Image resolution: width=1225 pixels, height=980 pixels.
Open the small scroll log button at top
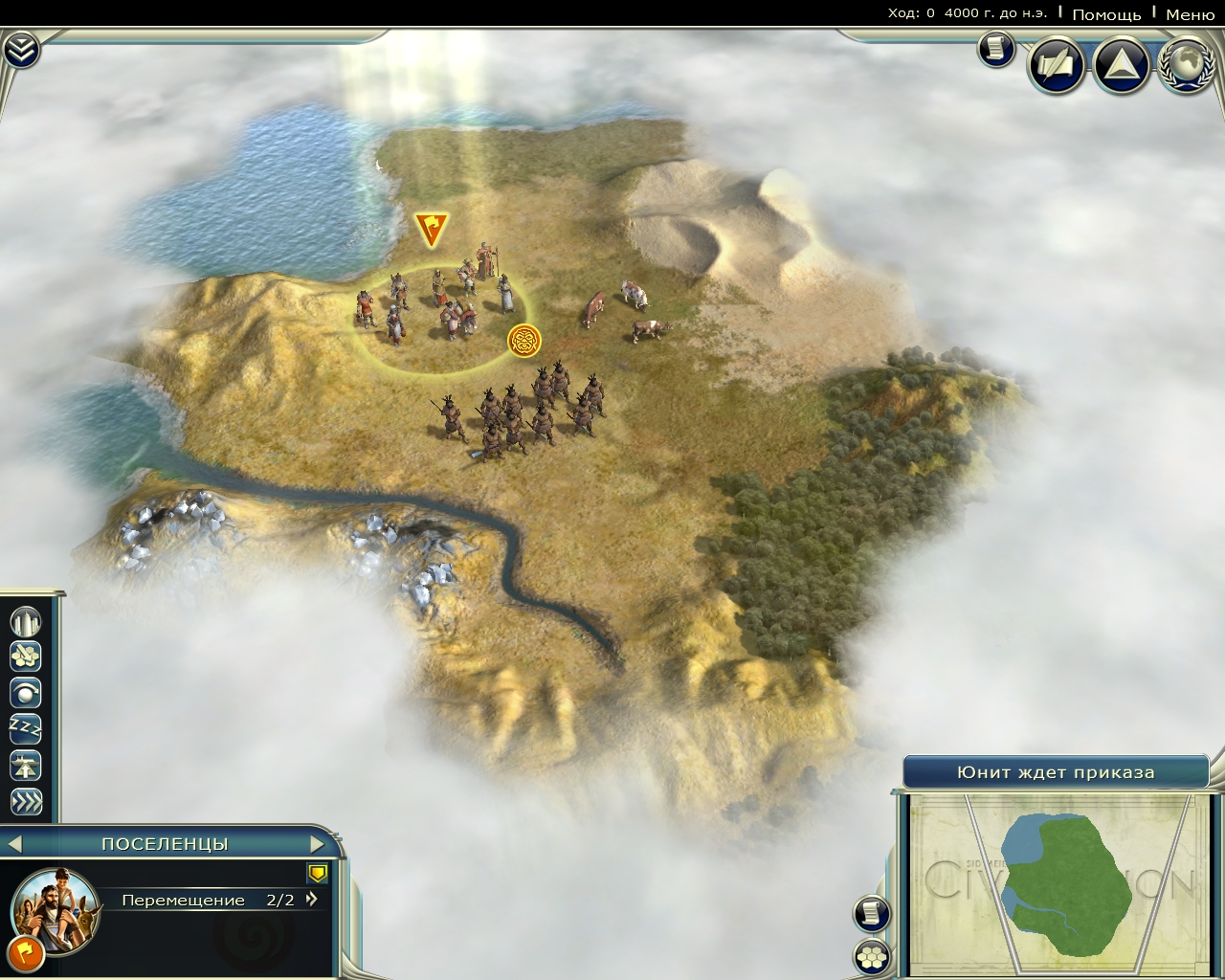point(996,49)
